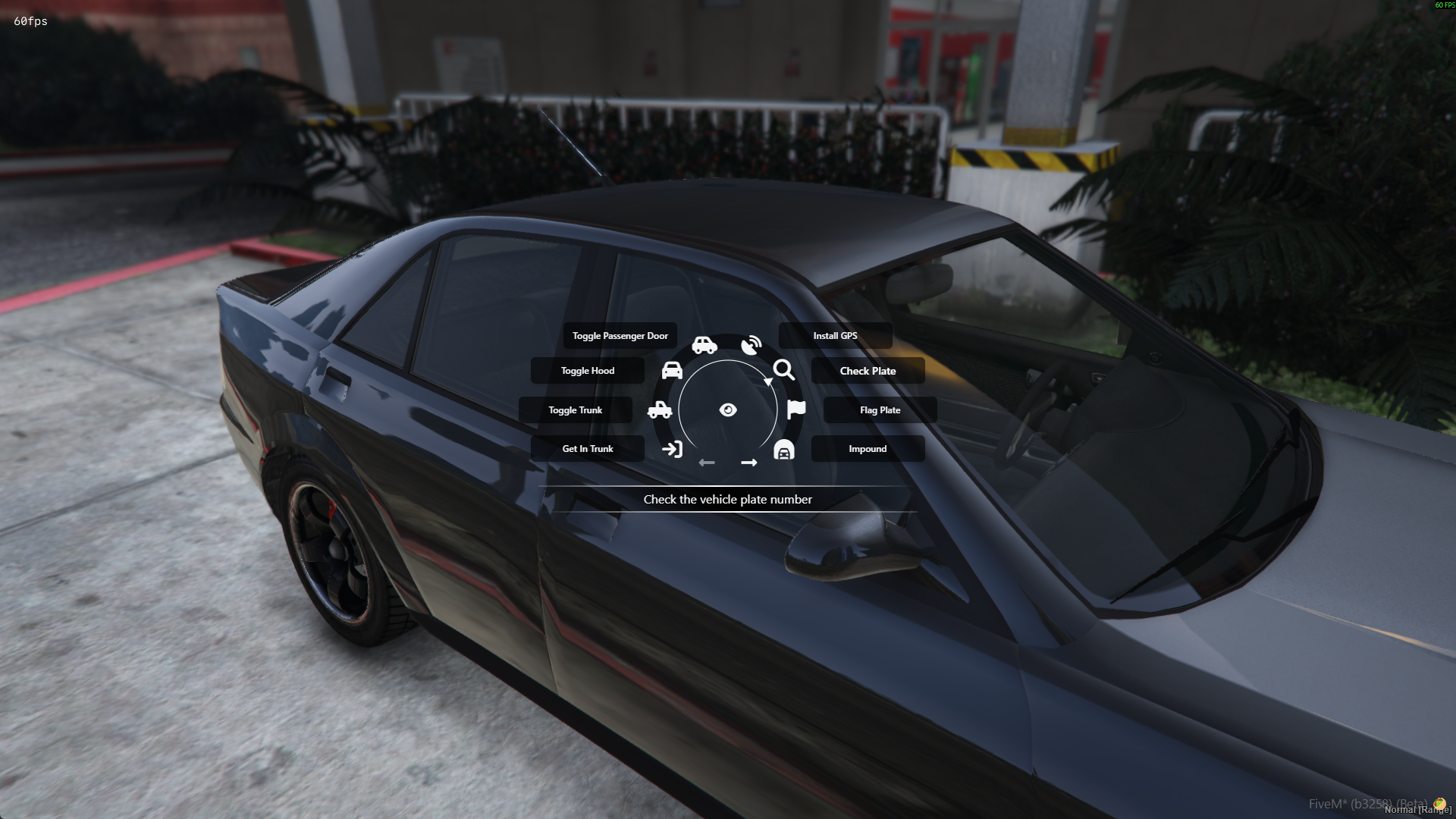Click the enter-arrow get in trunk icon

click(x=672, y=449)
